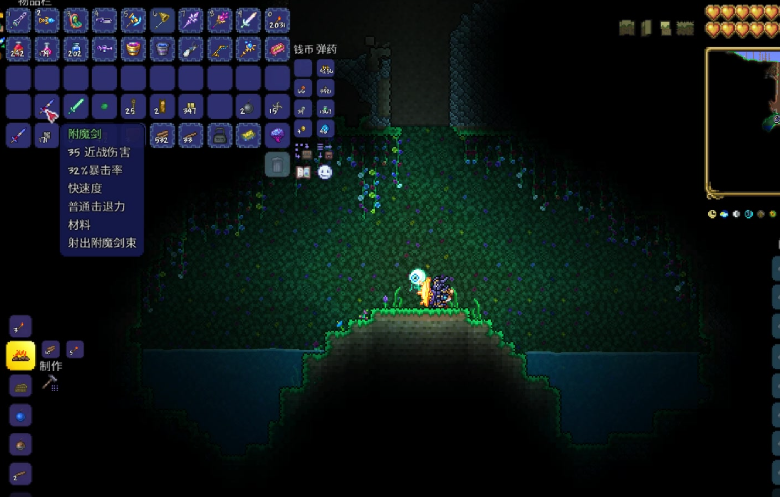Click the minimap
This screenshot has height=497, width=780.
tap(743, 120)
